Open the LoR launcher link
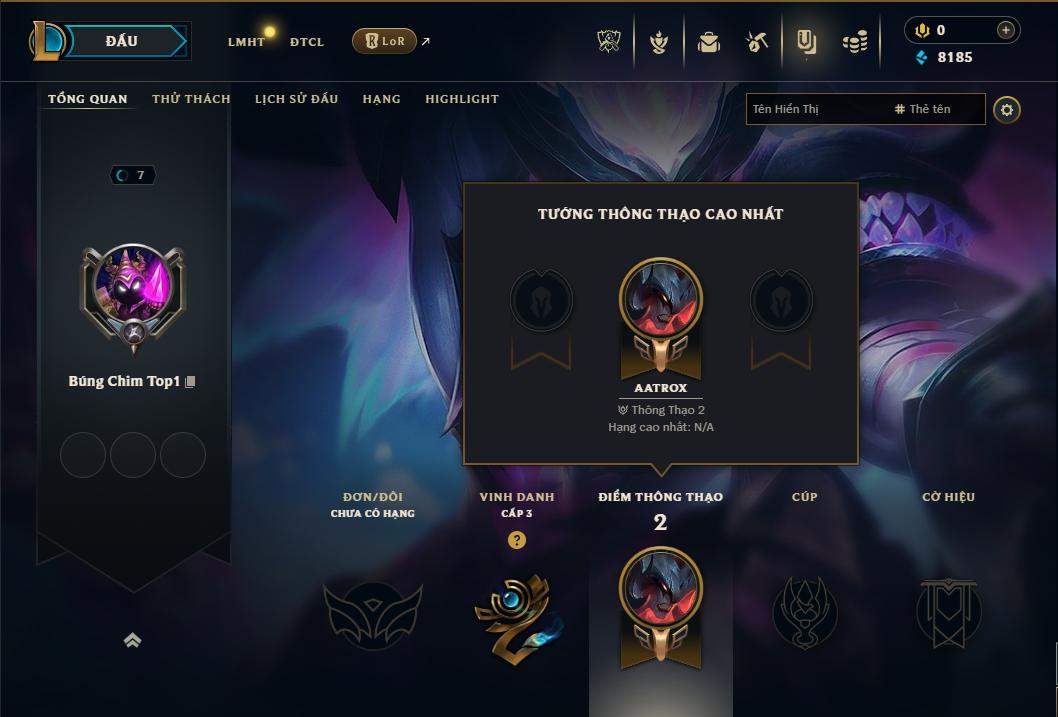 click(385, 41)
